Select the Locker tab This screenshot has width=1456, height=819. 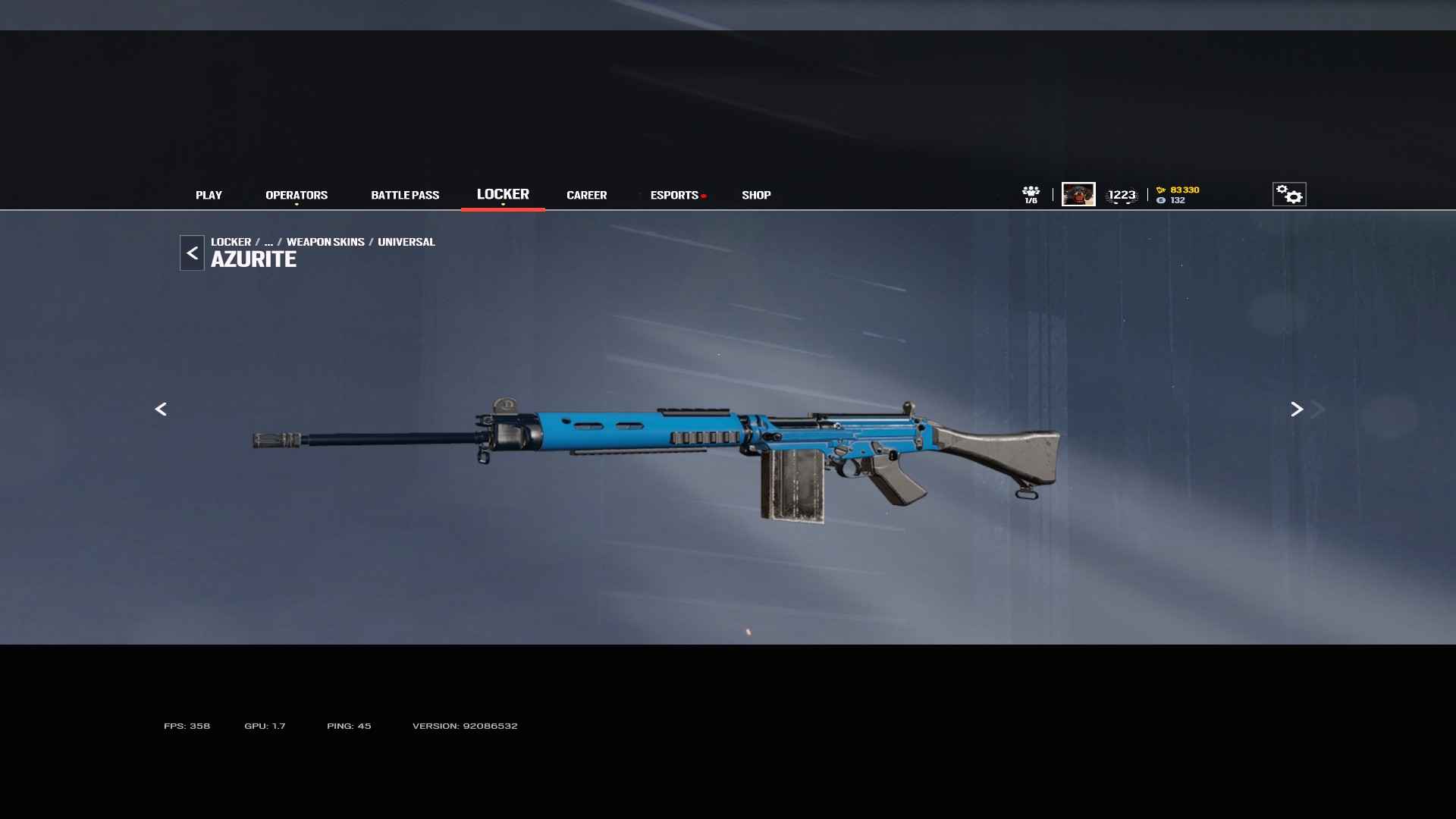point(503,194)
